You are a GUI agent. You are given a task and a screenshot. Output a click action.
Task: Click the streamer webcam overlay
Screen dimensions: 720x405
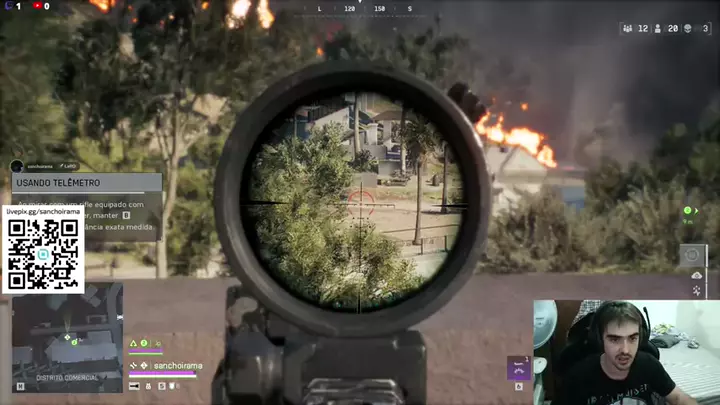click(626, 352)
